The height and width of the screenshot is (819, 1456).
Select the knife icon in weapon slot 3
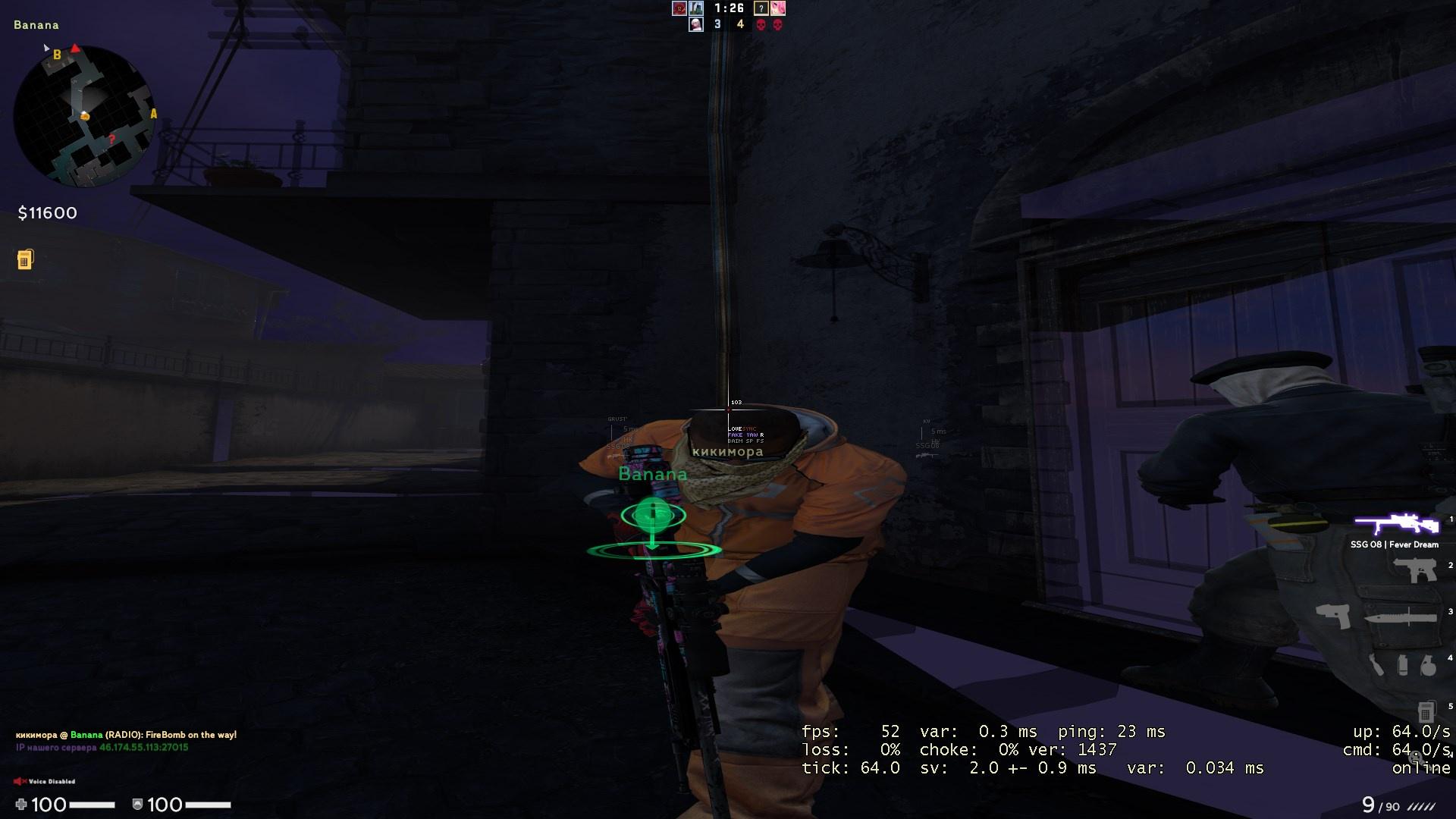[x=1401, y=617]
